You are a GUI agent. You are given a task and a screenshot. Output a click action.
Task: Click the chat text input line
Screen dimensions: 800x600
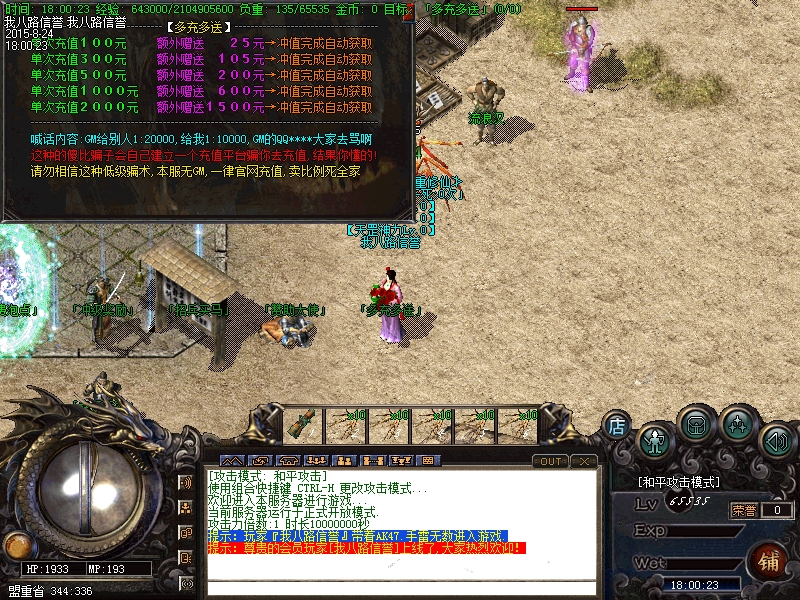[x=400, y=588]
